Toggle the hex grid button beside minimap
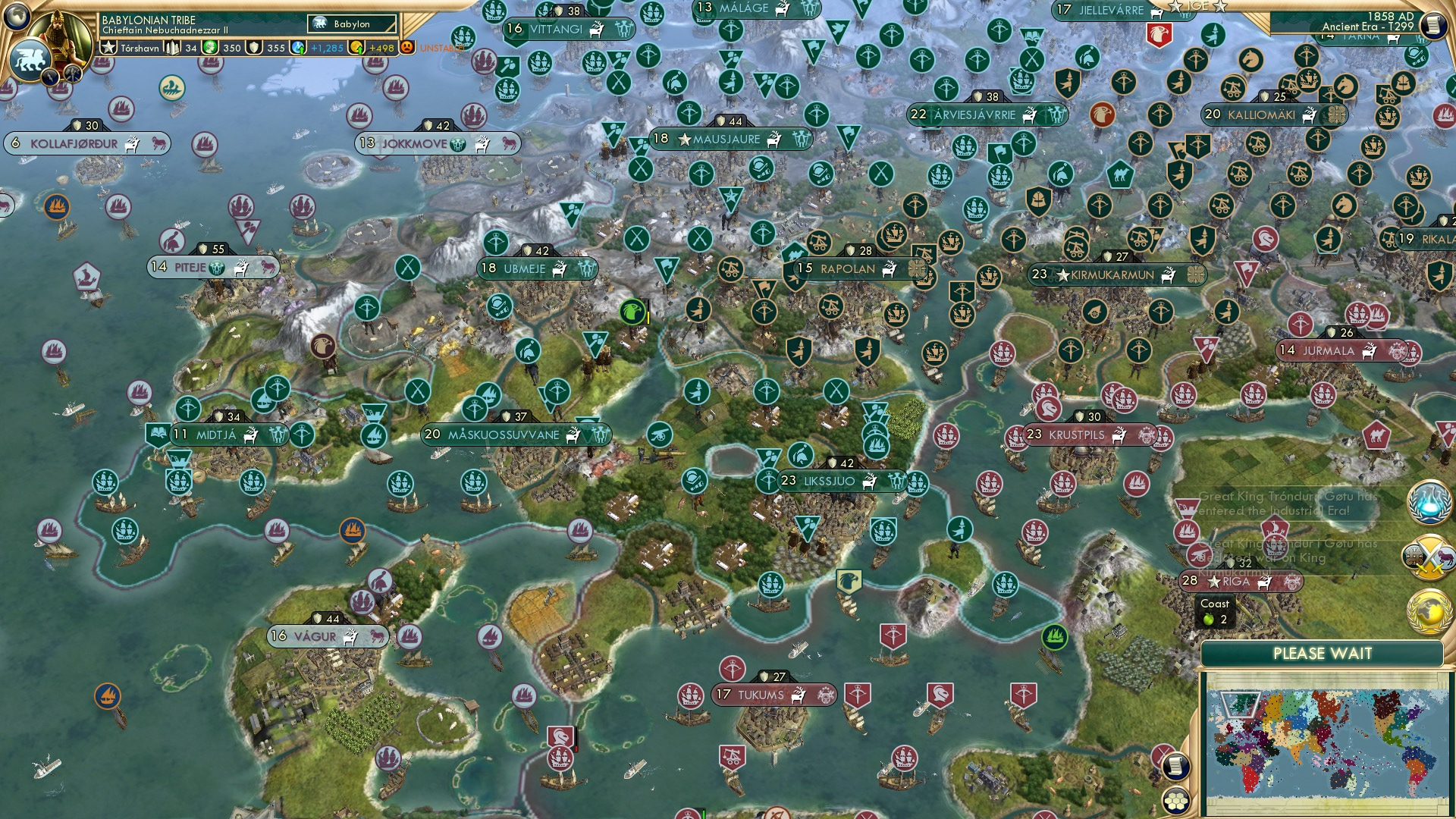Viewport: 1456px width, 819px height. [1175, 802]
